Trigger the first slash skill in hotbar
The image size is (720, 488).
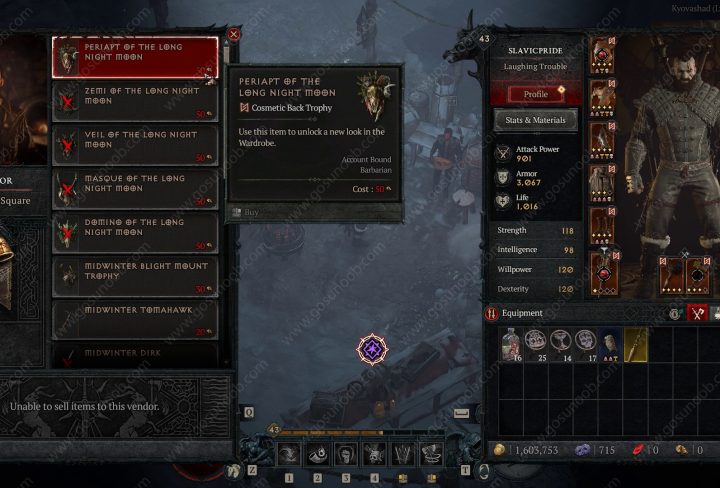[288, 455]
